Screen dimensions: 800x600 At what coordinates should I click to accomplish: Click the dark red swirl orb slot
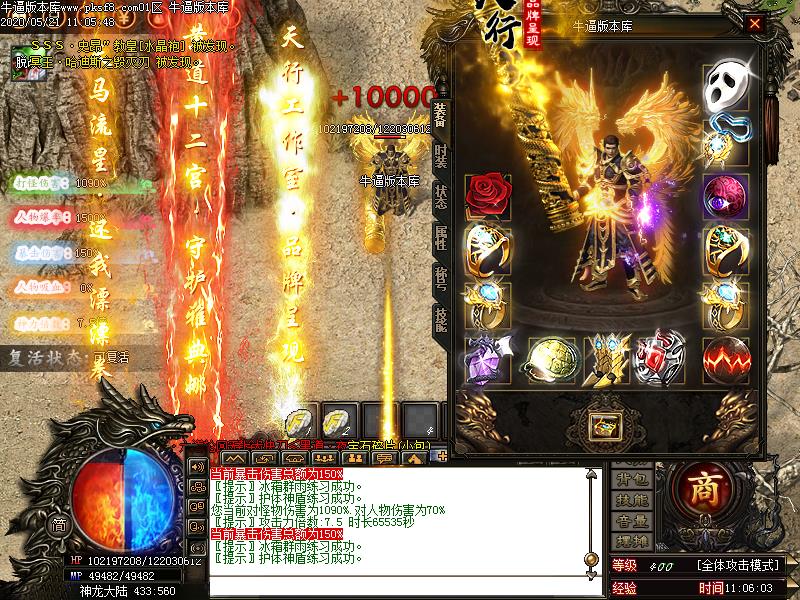click(727, 192)
